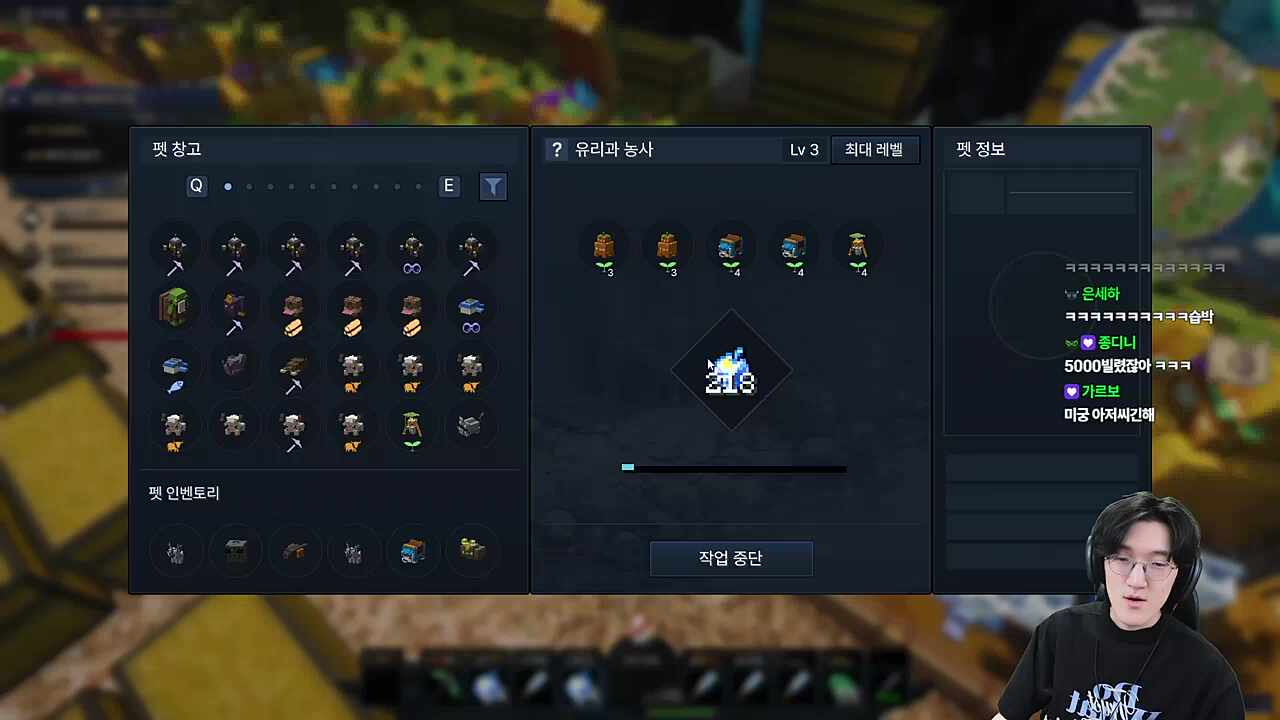The height and width of the screenshot is (720, 1280).
Task: Select the dark chest pet in pet inventory
Action: pos(235,550)
